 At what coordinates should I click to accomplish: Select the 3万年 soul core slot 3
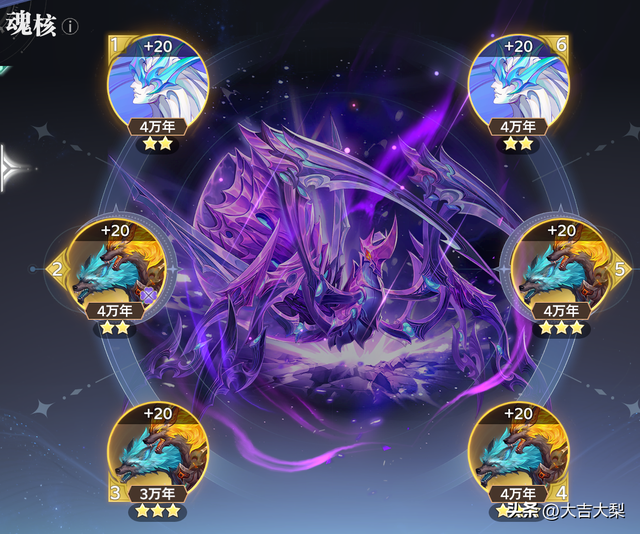(155, 450)
